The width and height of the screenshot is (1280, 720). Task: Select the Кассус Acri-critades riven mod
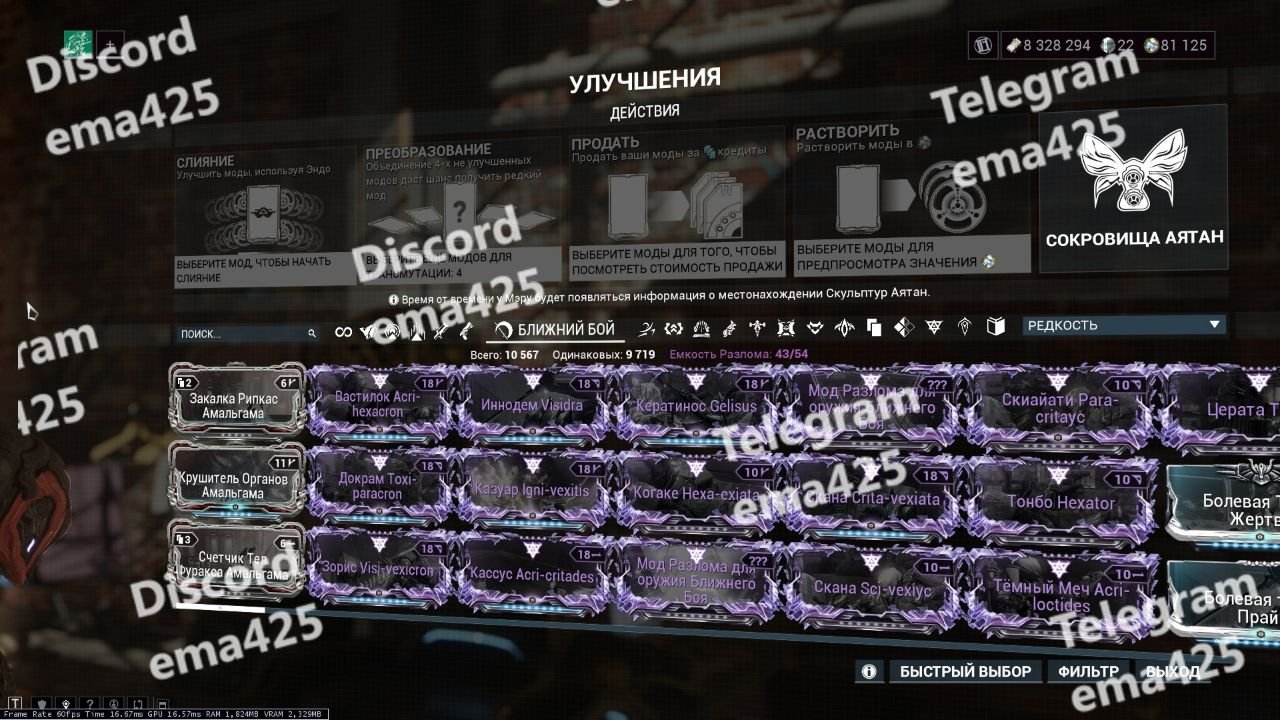click(x=531, y=577)
